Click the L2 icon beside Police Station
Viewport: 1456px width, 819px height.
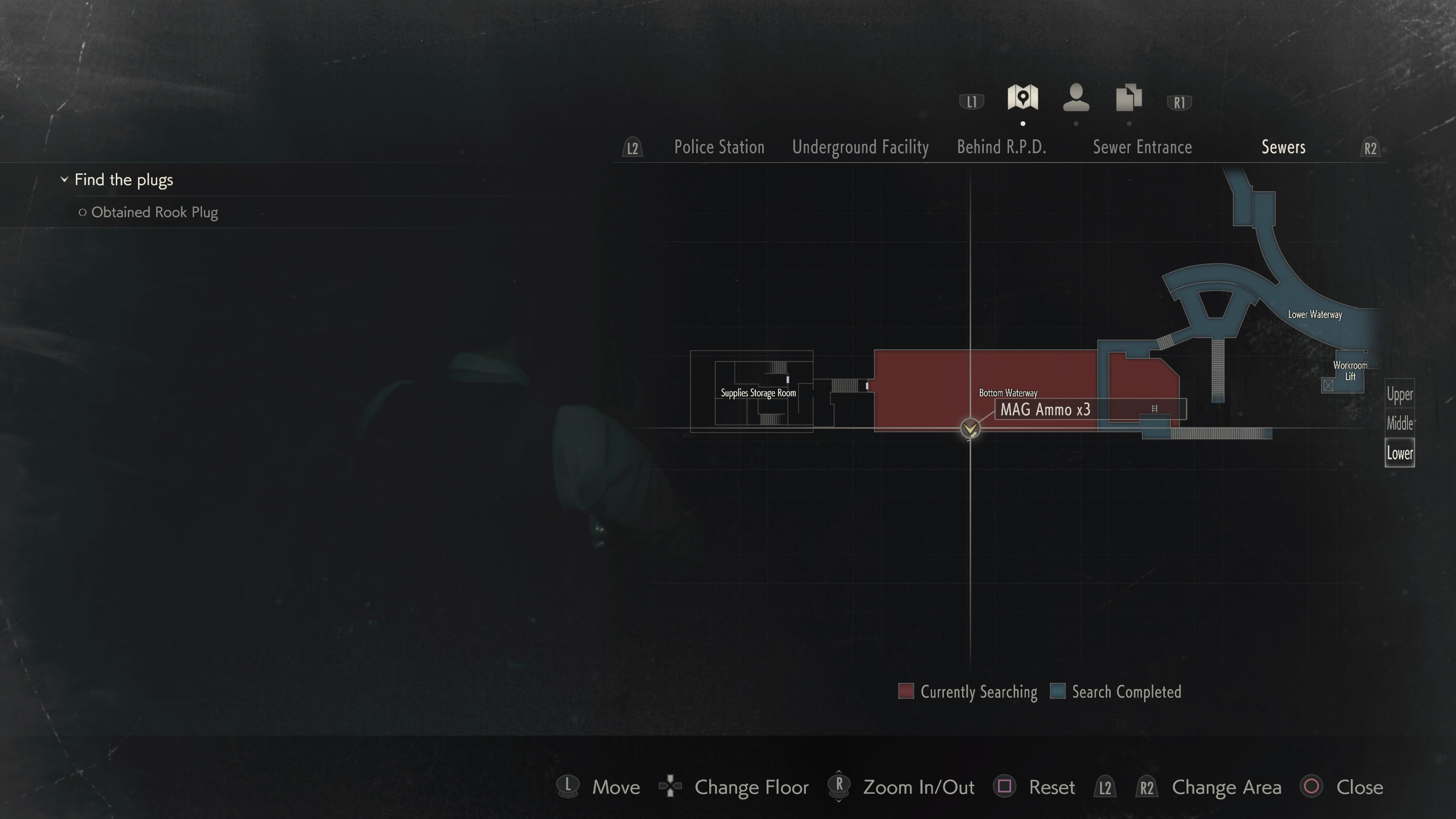coord(632,147)
